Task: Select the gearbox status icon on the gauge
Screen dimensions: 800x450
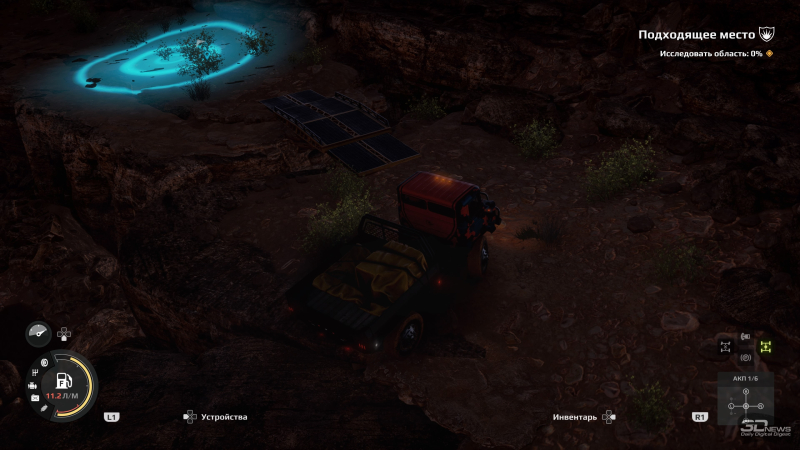Action: [x=34, y=374]
